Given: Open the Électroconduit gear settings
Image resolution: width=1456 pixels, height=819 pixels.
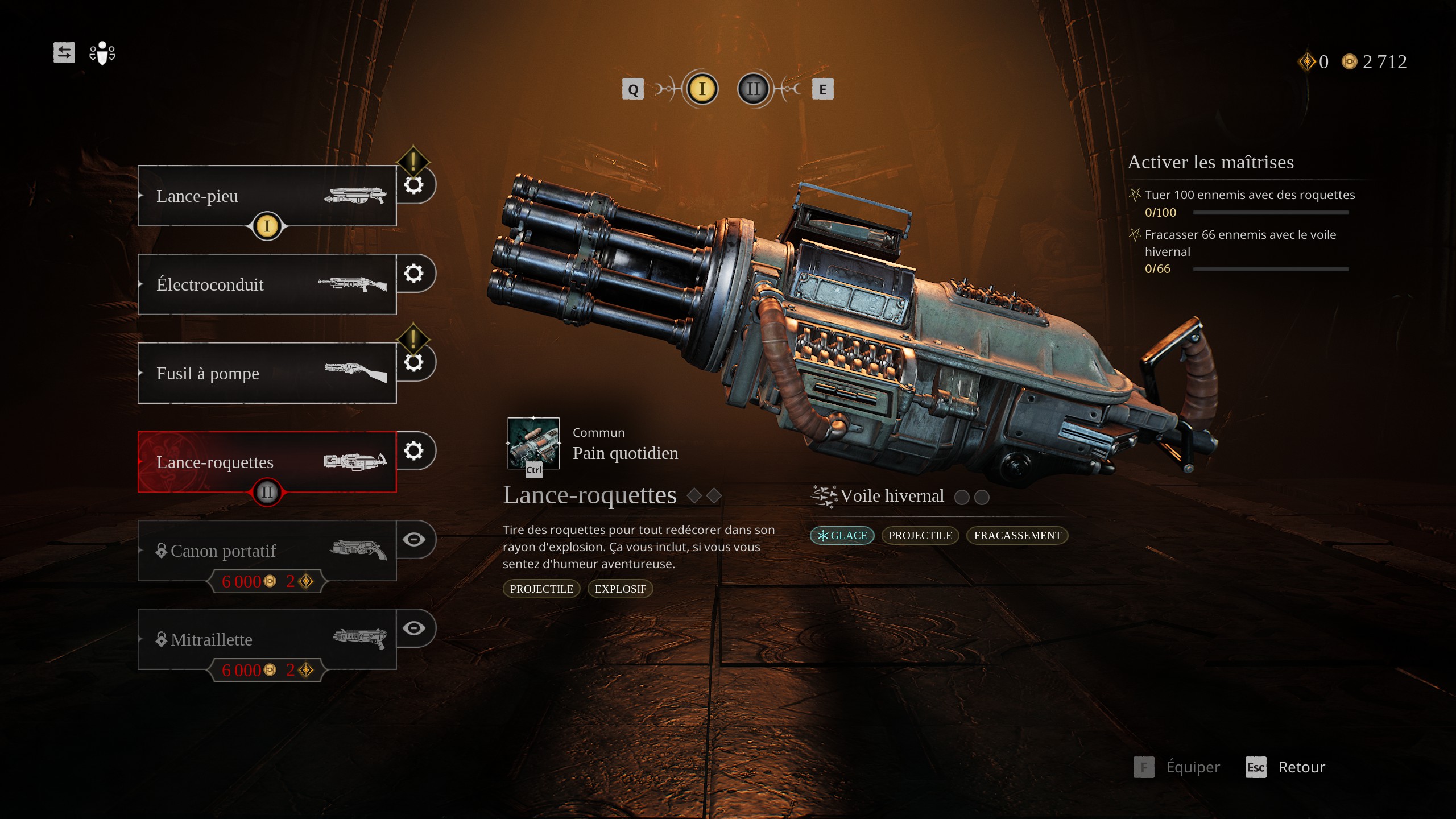Looking at the screenshot, I should 414,274.
